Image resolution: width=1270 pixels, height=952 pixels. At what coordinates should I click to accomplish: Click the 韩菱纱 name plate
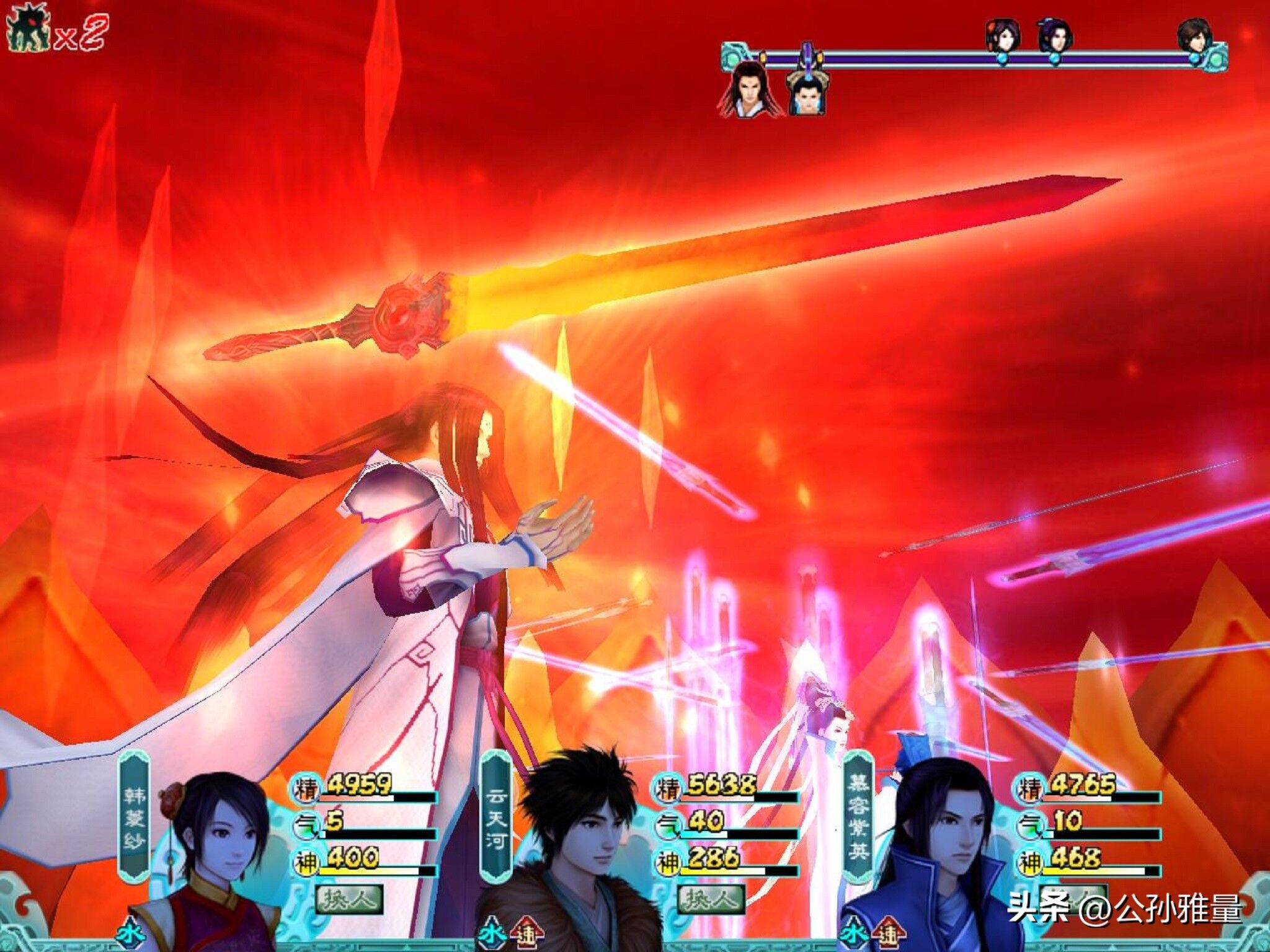point(134,817)
